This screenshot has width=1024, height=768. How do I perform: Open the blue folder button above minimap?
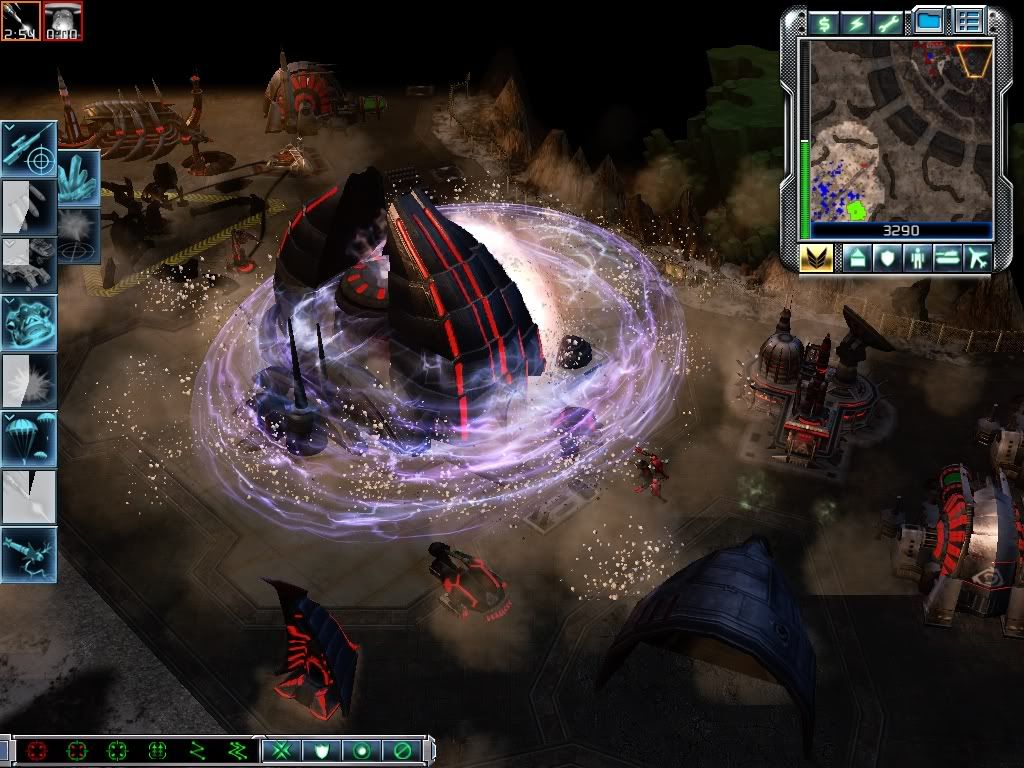coord(929,21)
